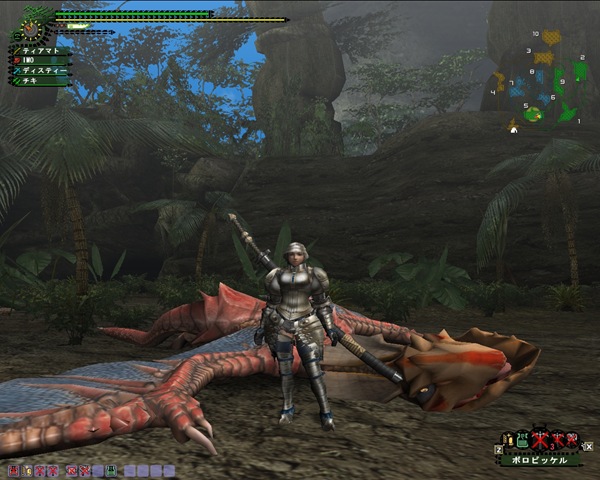Pick minimap area 2 with the green arrow

[x=580, y=71]
